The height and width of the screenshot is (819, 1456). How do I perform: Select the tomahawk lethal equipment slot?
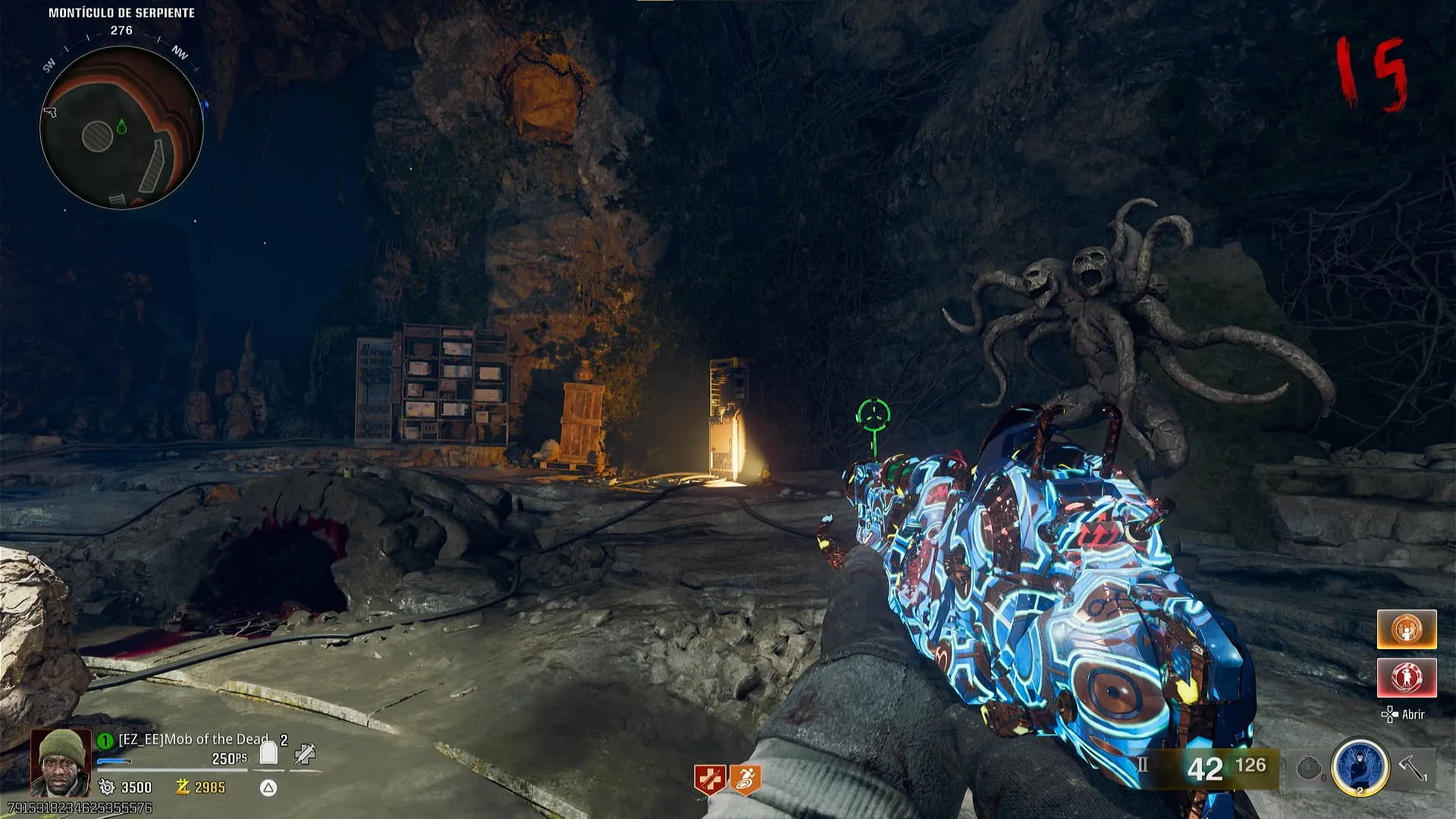[x=1413, y=767]
